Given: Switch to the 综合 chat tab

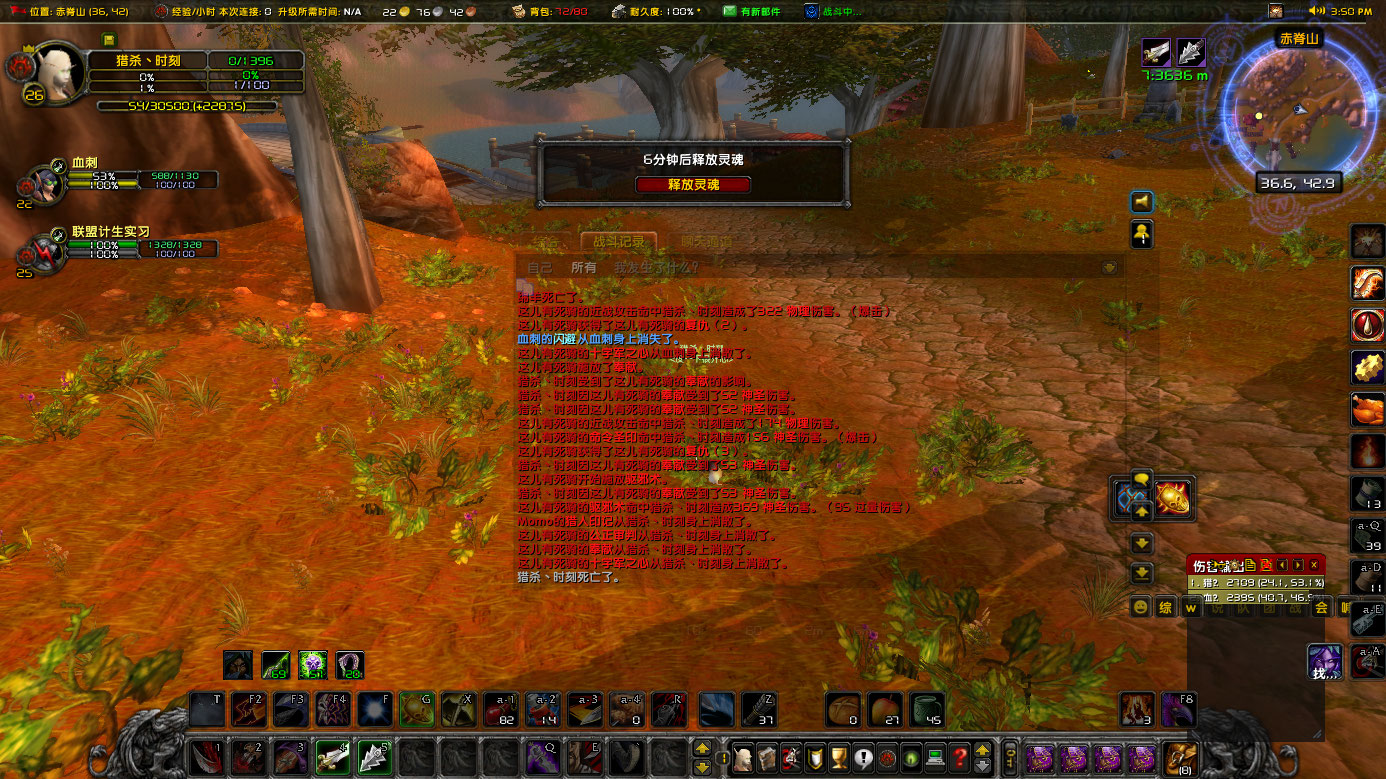Looking at the screenshot, I should click(x=546, y=242).
